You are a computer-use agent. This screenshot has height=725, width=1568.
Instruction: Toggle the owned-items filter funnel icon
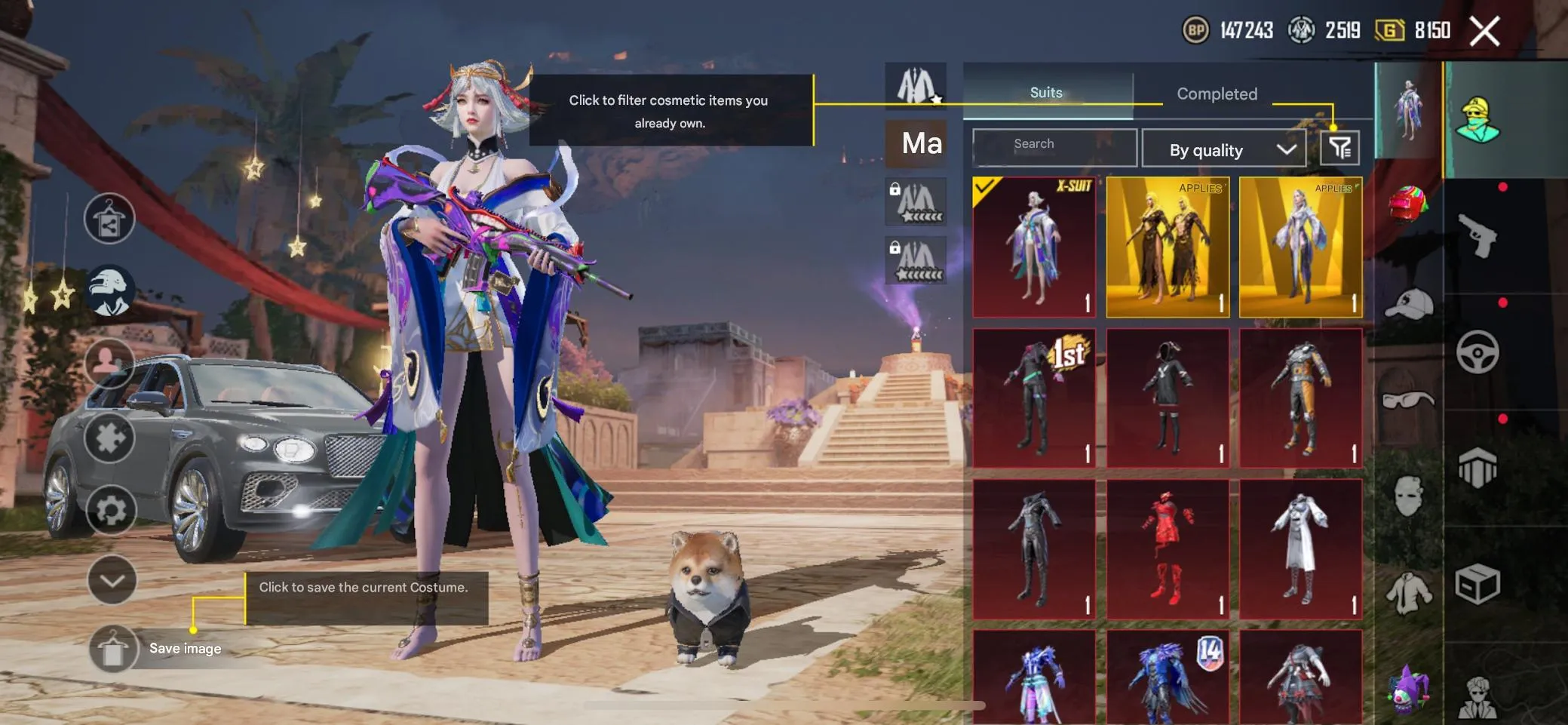click(1339, 148)
